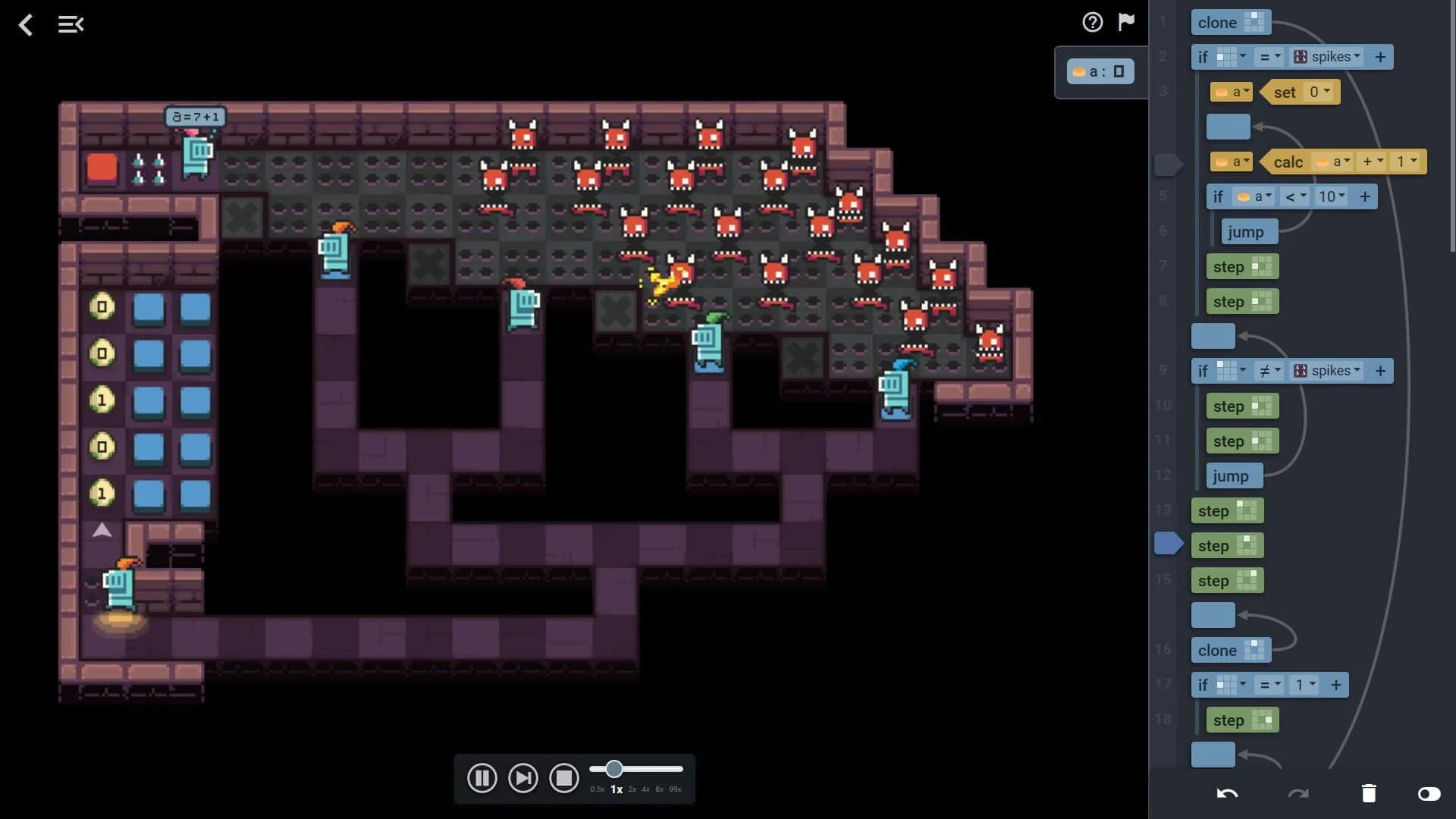This screenshot has height=819, width=1456.
Task: Open help via the question mark icon
Action: (x=1092, y=22)
